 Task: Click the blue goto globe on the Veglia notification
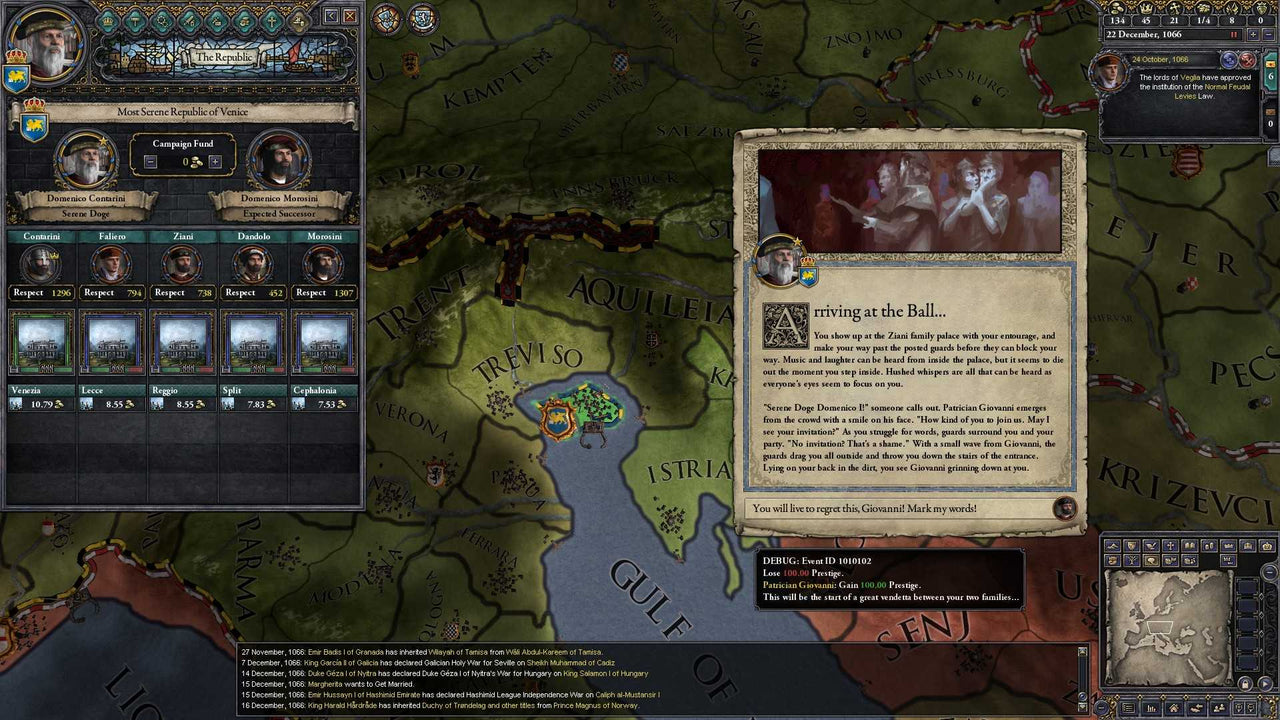coord(1229,60)
